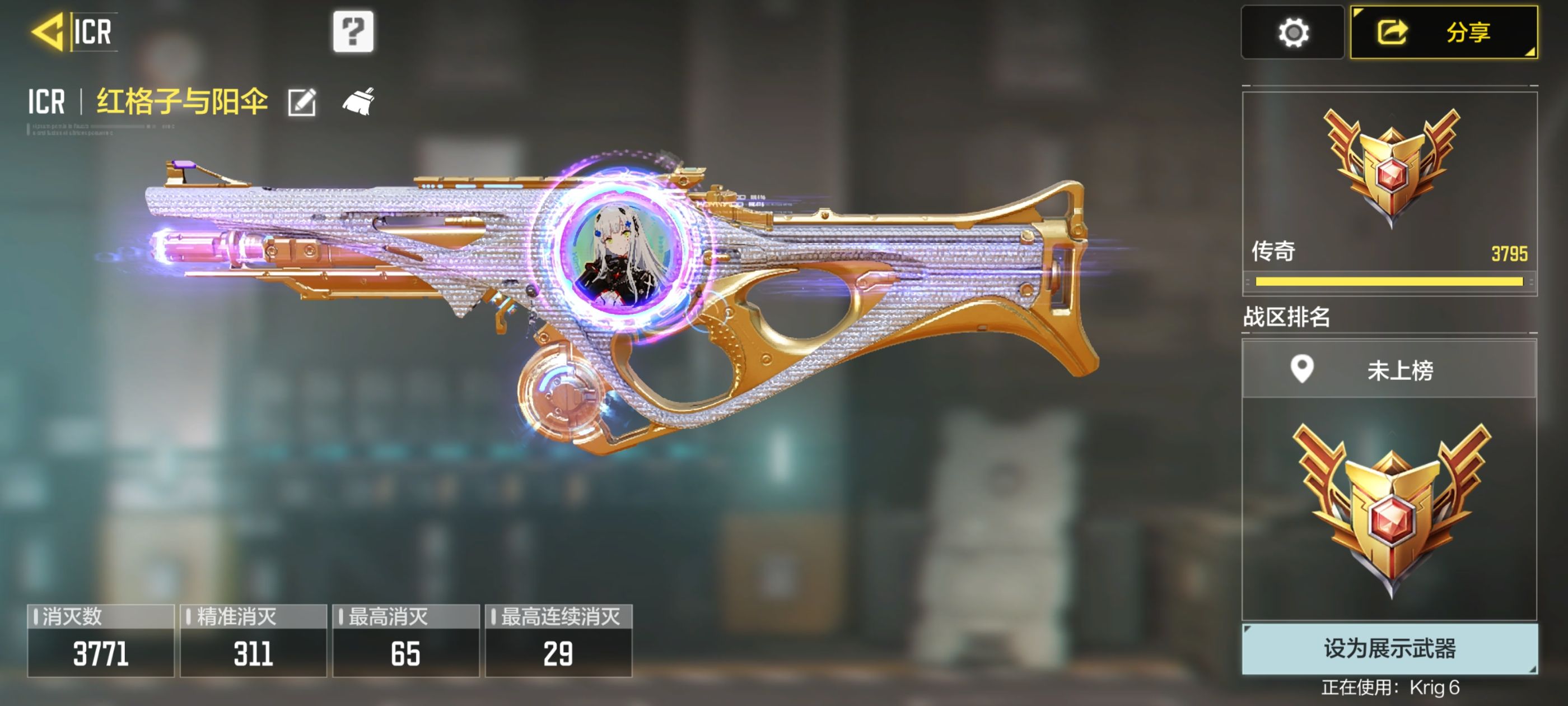The image size is (1568, 706).
Task: Open the gear settings button
Action: (1292, 33)
